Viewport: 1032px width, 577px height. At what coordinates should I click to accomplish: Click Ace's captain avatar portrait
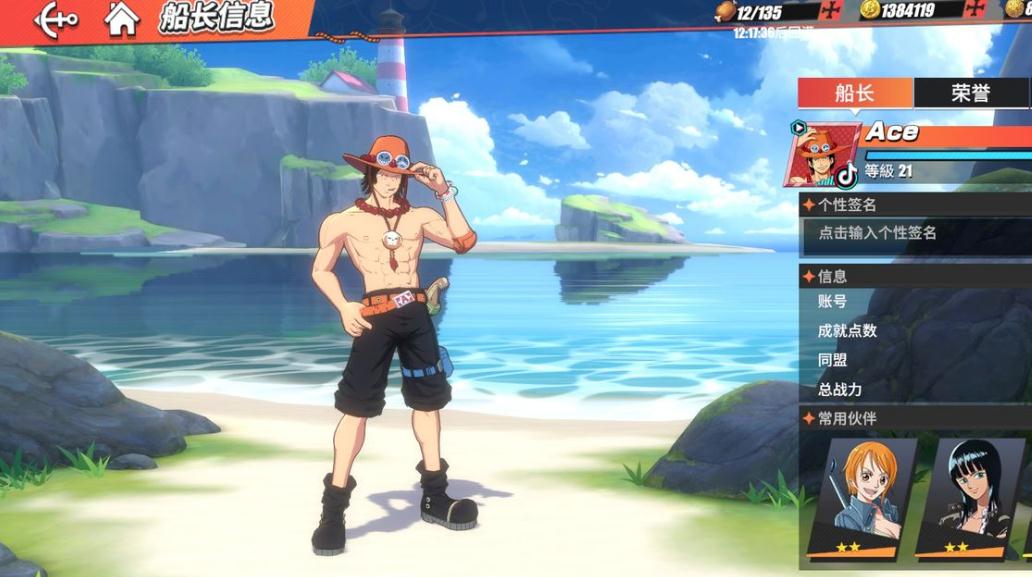[x=823, y=155]
